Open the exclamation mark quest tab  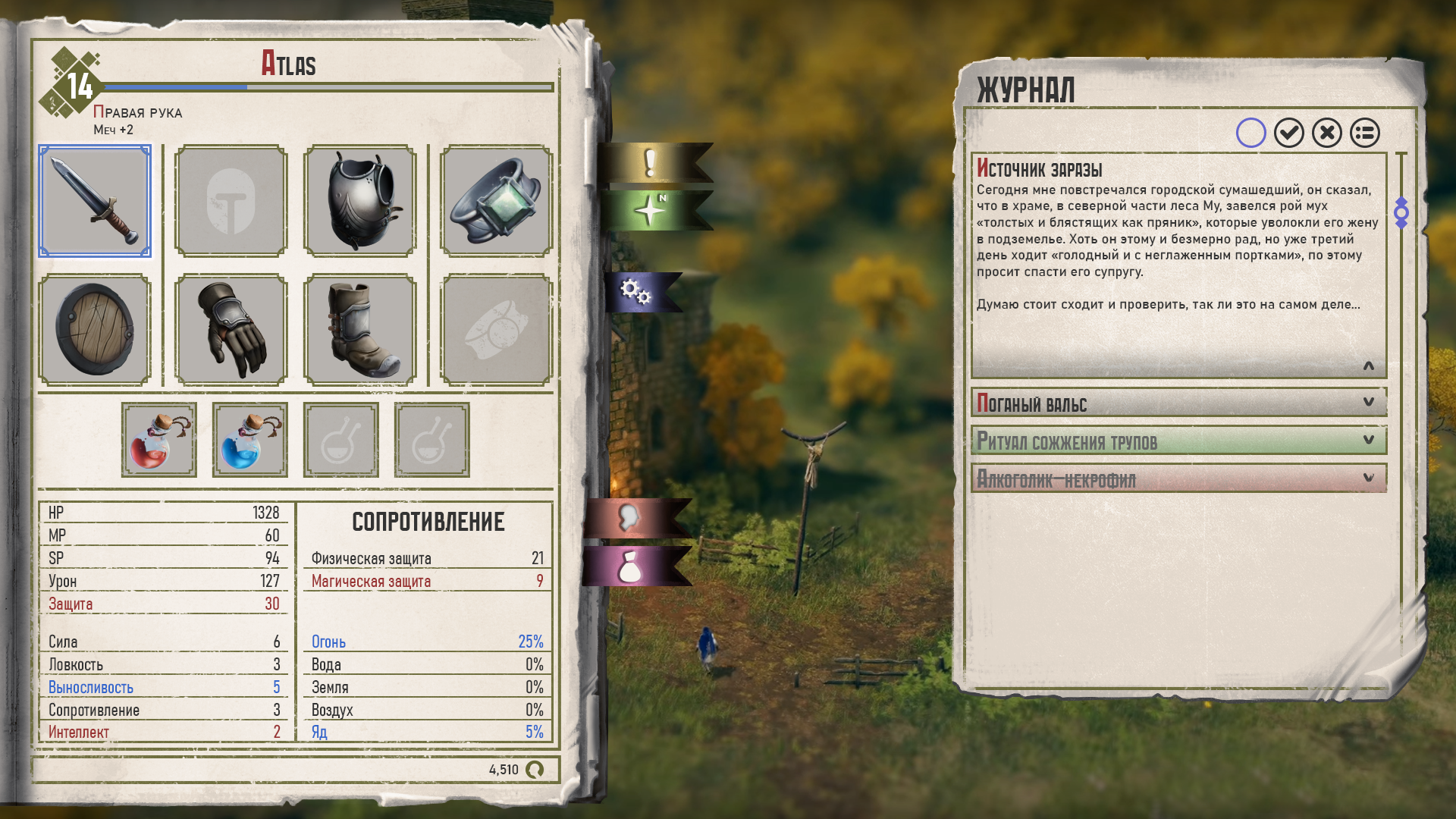[x=651, y=163]
